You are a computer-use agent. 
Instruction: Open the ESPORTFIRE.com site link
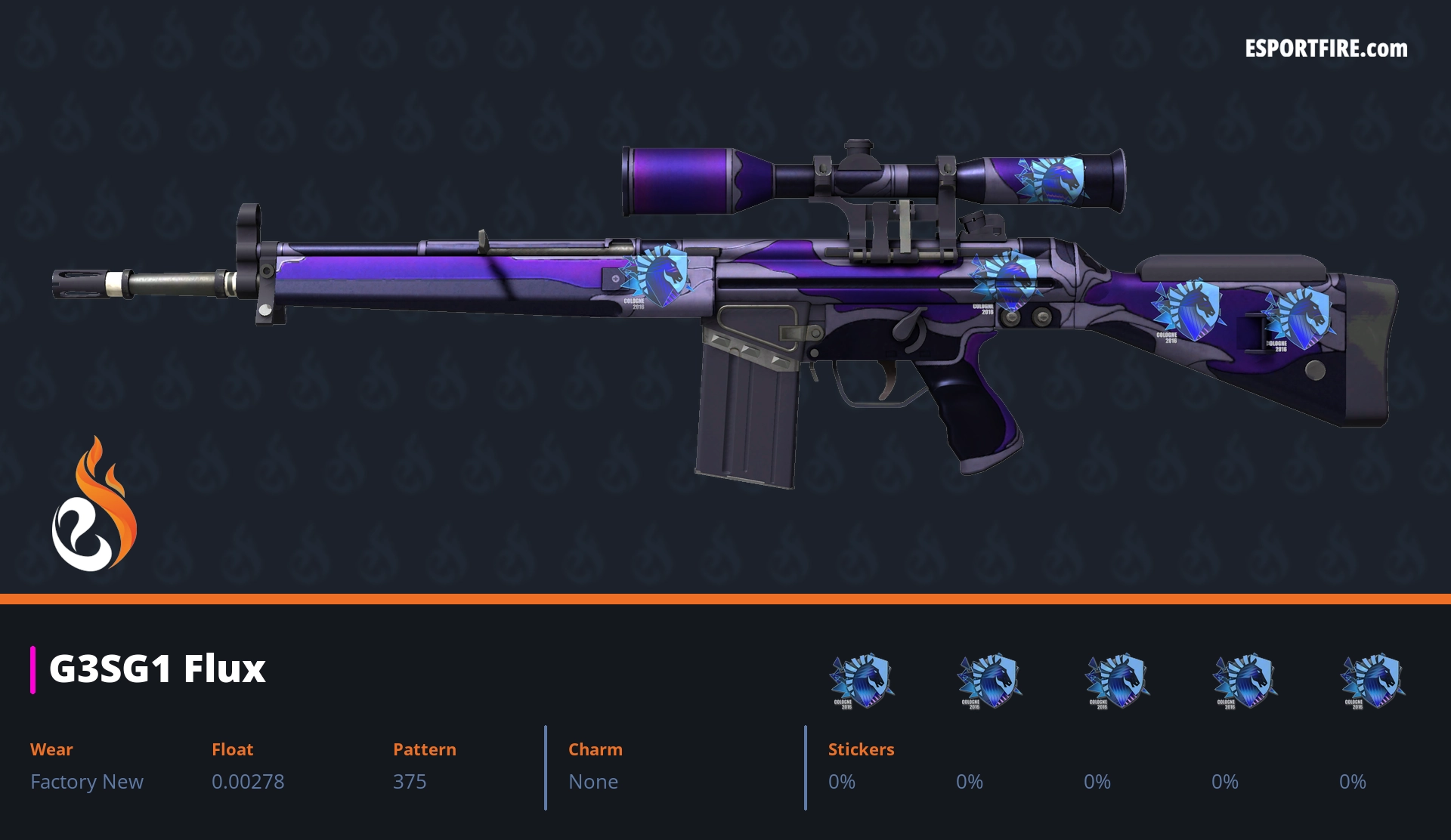(1326, 49)
